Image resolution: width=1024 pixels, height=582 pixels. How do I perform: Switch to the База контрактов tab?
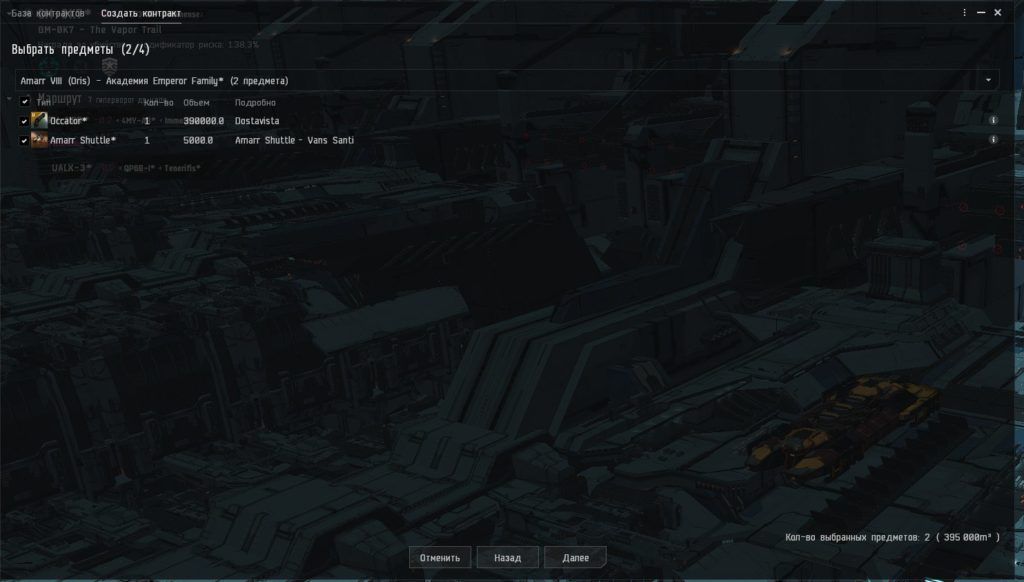point(48,14)
